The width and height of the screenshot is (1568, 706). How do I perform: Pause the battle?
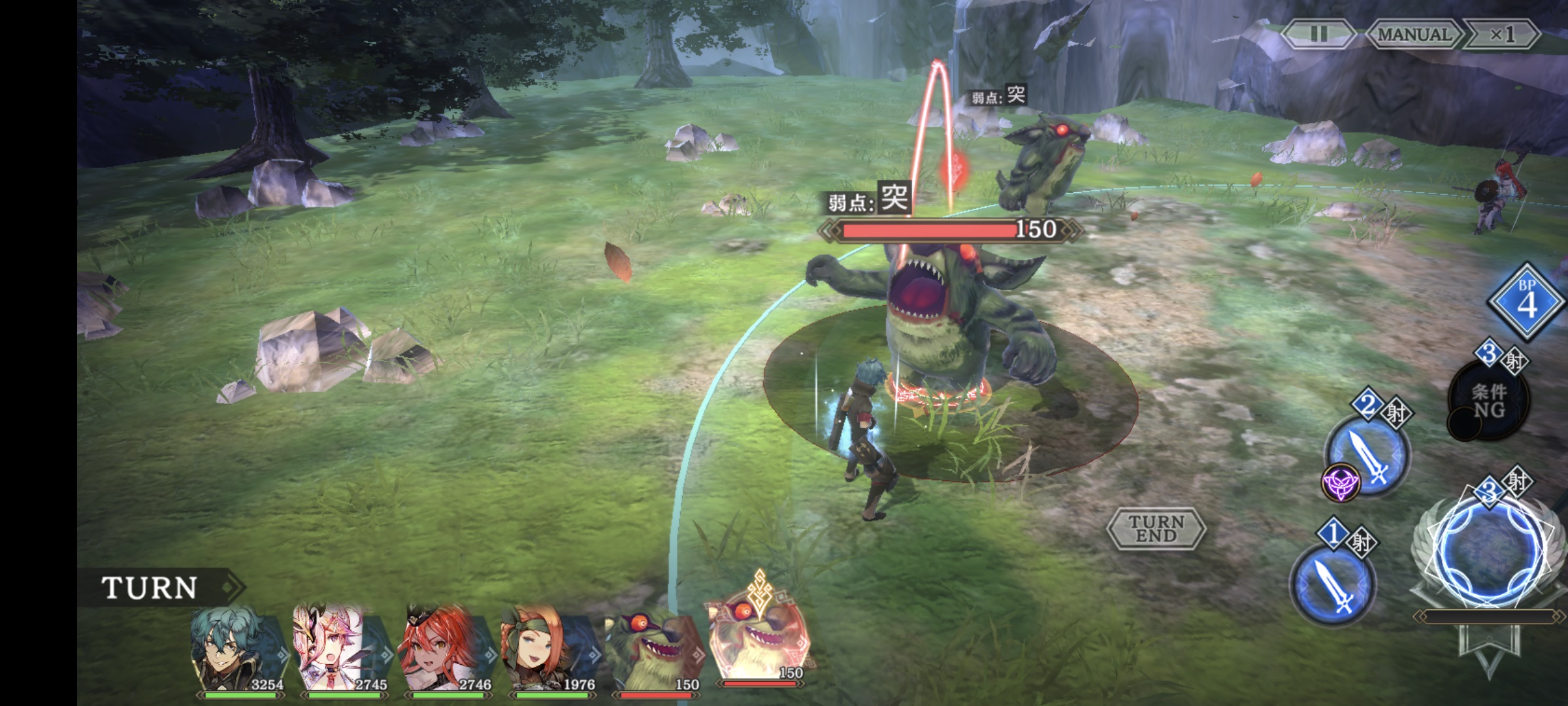point(1318,34)
